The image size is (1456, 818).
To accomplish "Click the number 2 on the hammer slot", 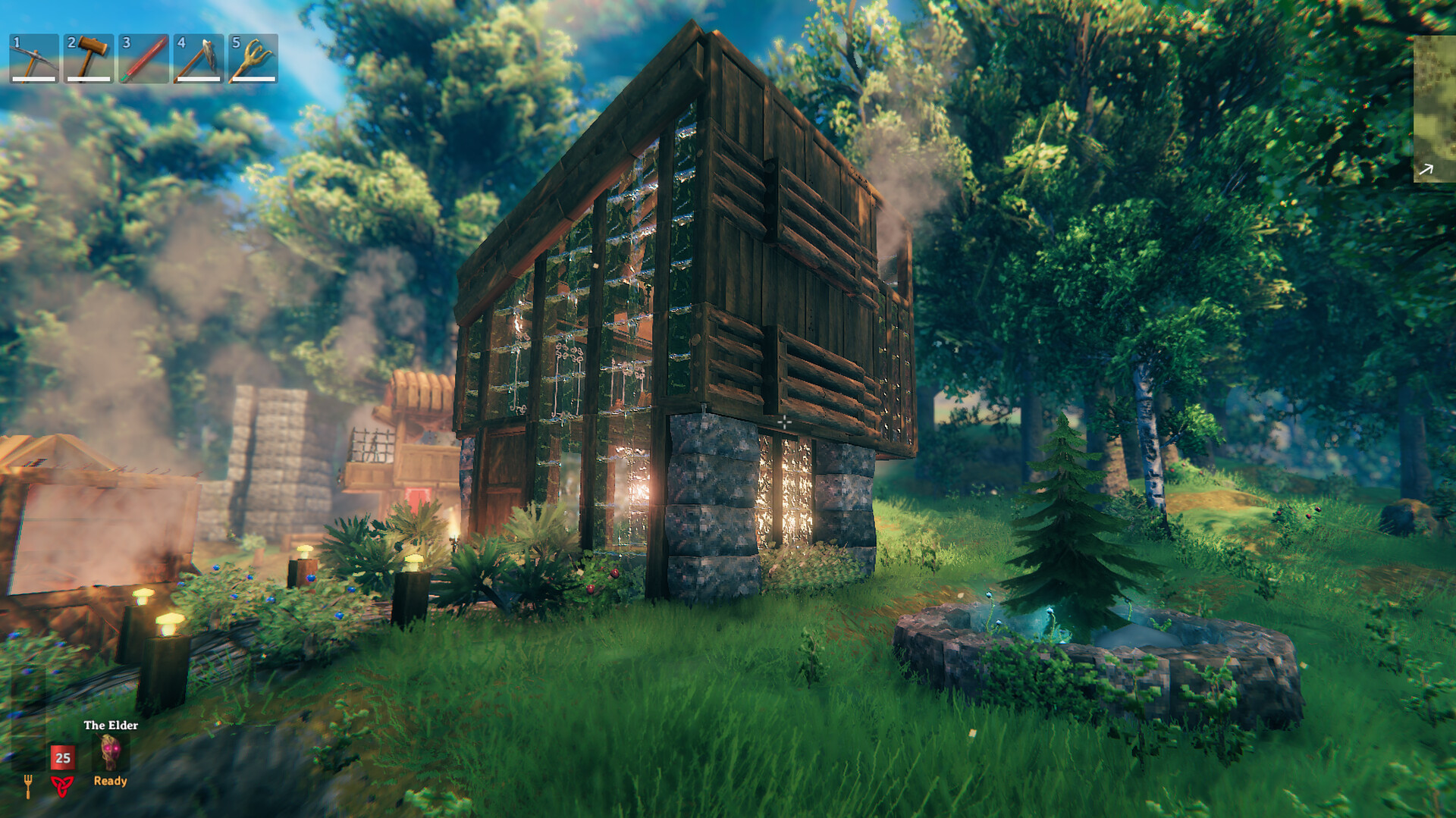I will point(70,43).
